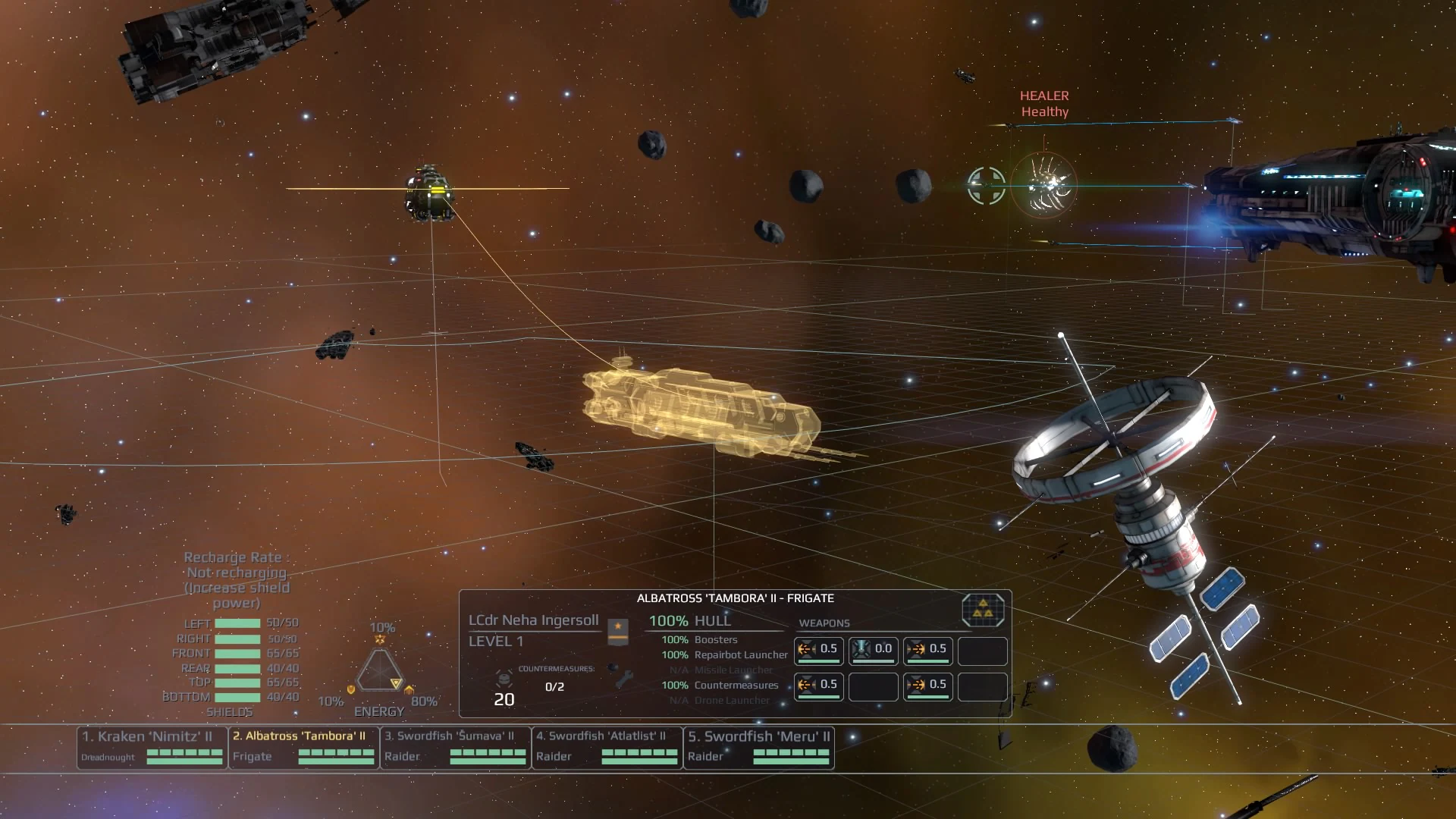Toggle the second empty slot in bottom weapon row
This screenshot has width=1456, height=819.
click(982, 686)
